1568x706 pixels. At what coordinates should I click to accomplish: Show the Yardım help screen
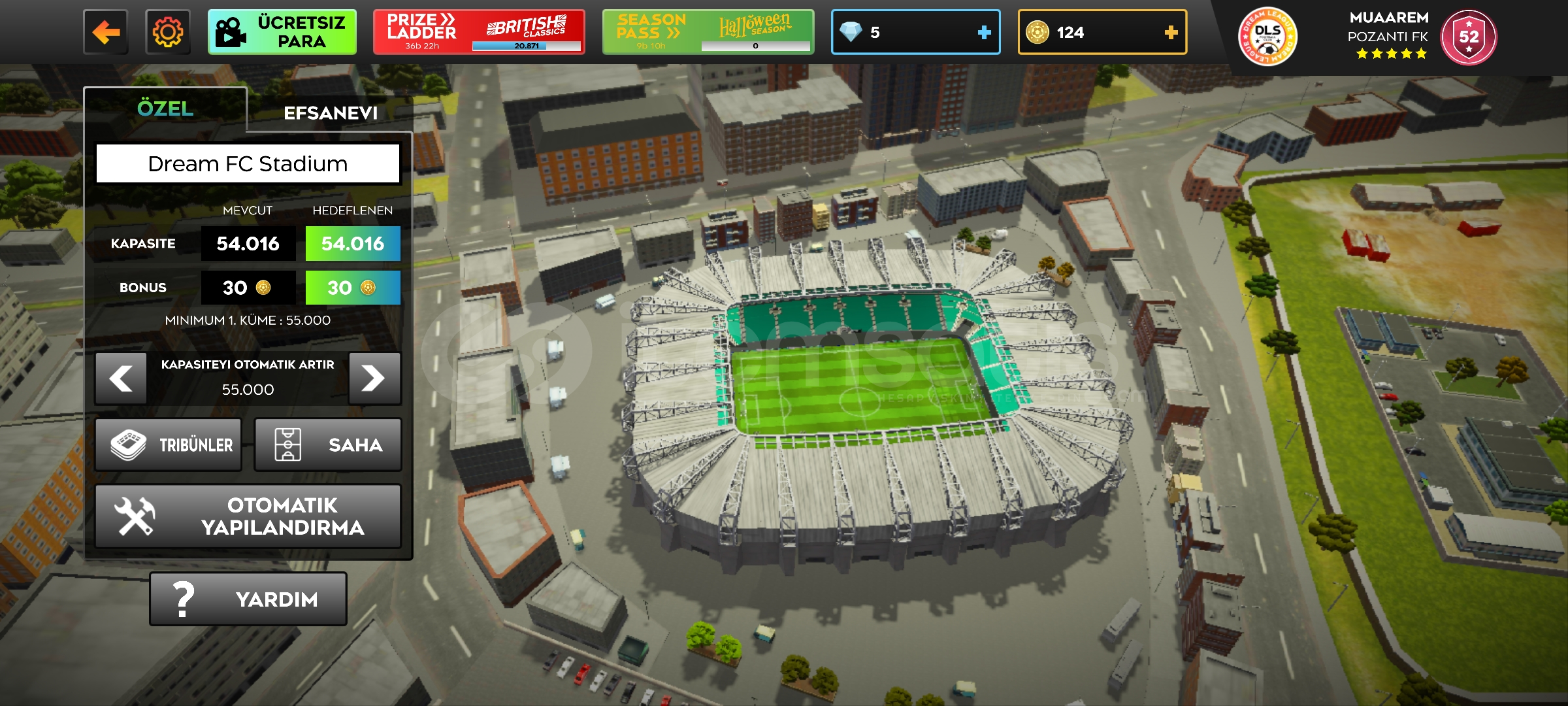248,599
